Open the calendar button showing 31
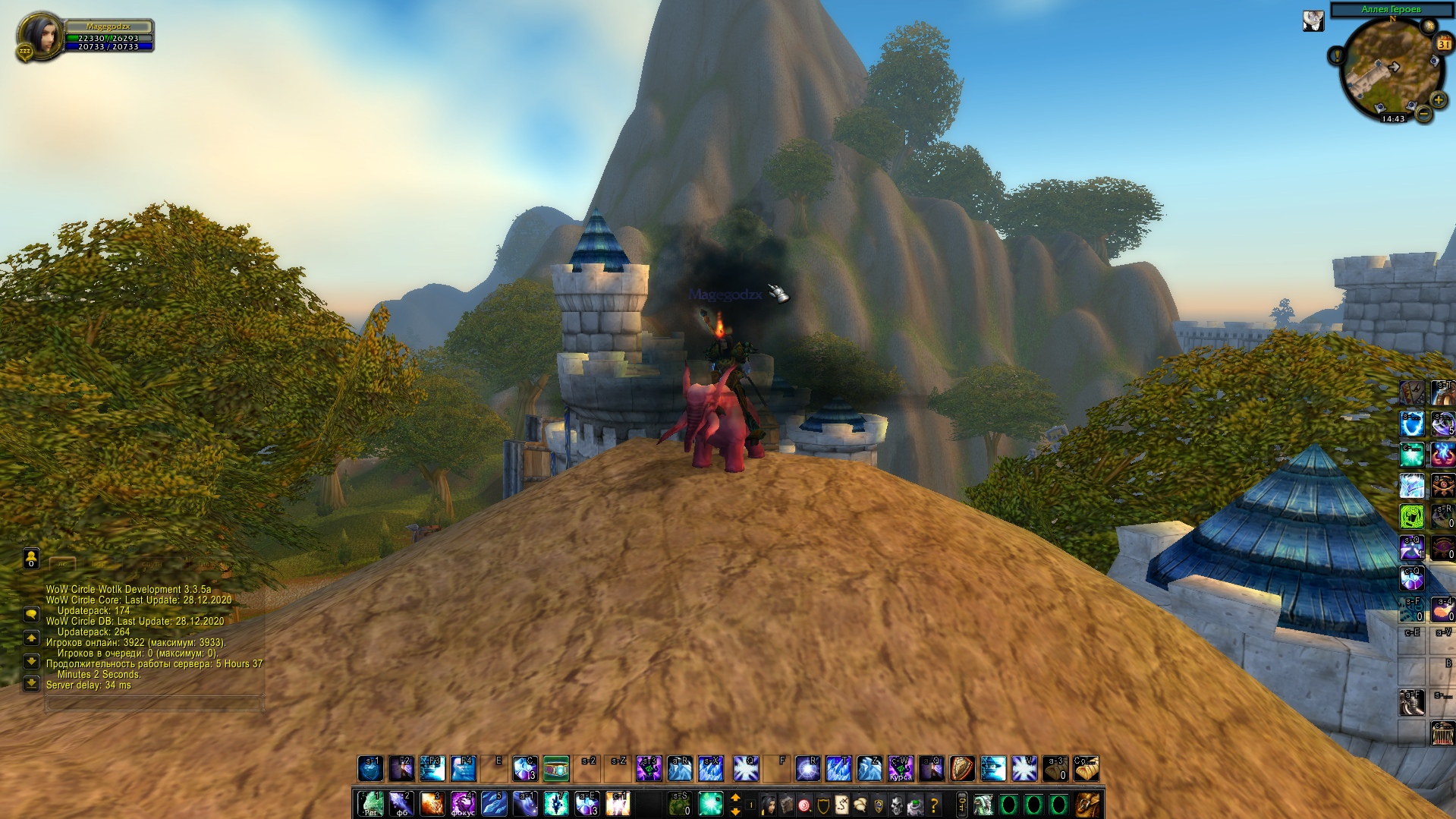The height and width of the screenshot is (819, 1456). click(1443, 43)
